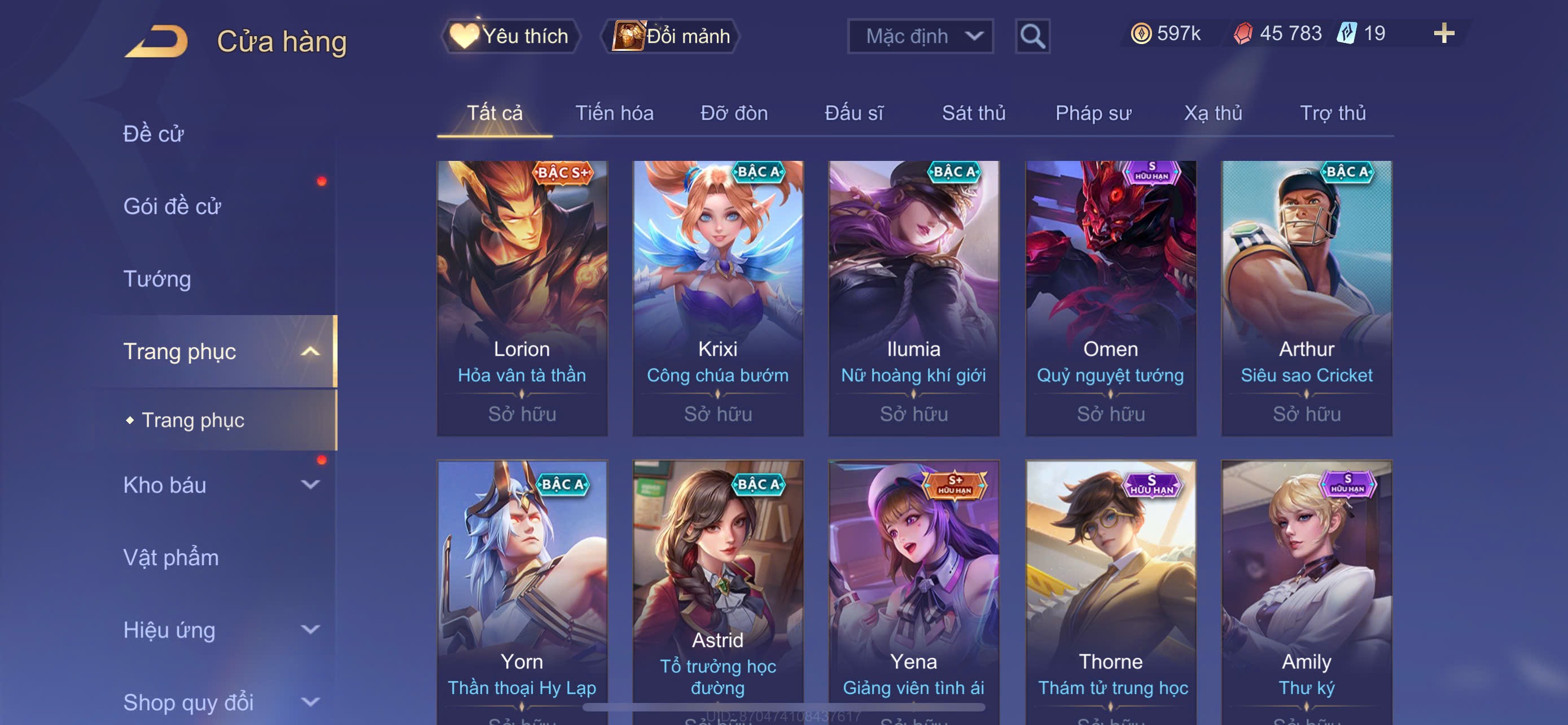Image resolution: width=1568 pixels, height=725 pixels.
Task: Open the Đề cử menu entry
Action: (154, 134)
